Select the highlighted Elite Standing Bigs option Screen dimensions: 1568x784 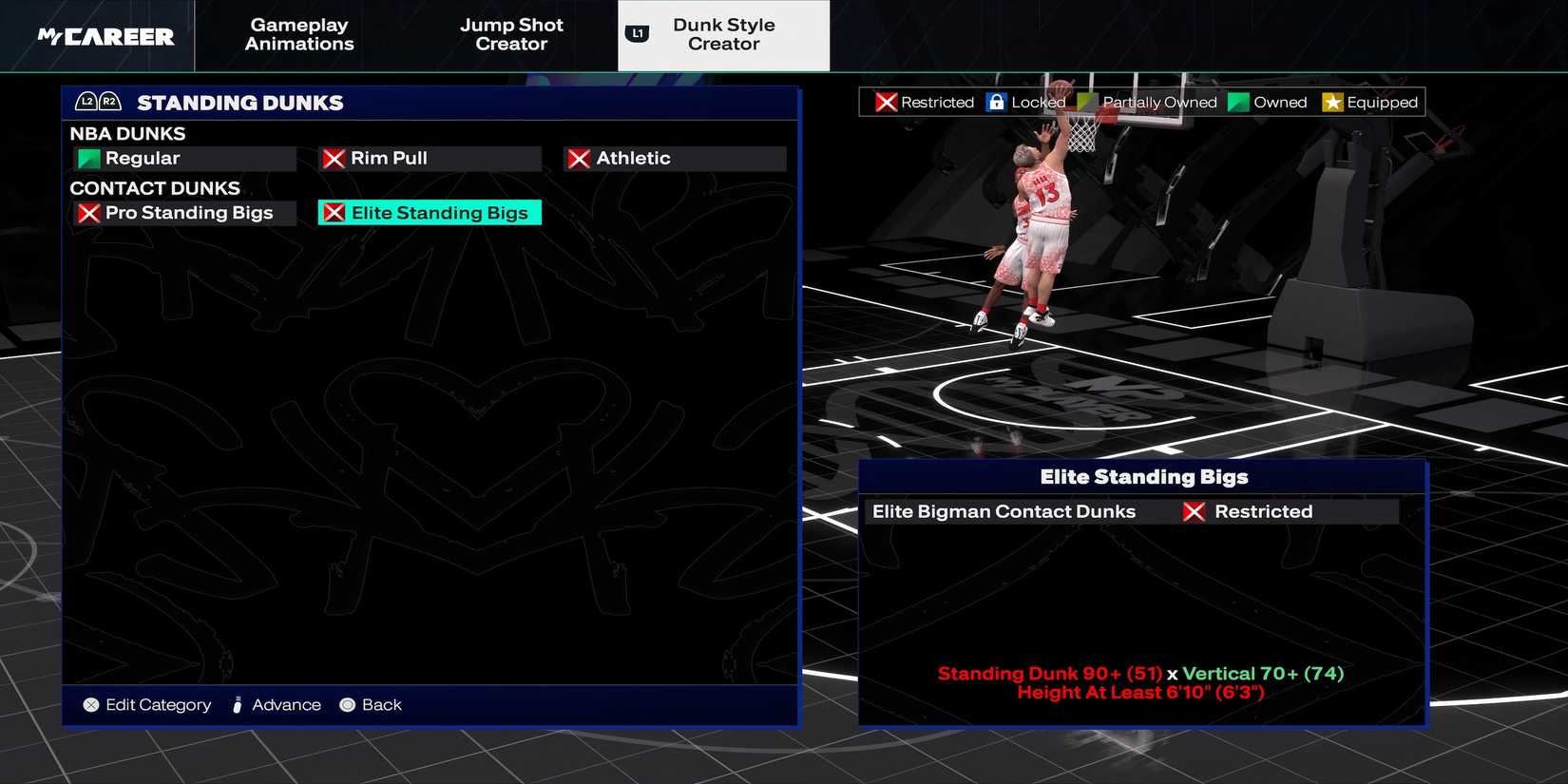pos(429,212)
